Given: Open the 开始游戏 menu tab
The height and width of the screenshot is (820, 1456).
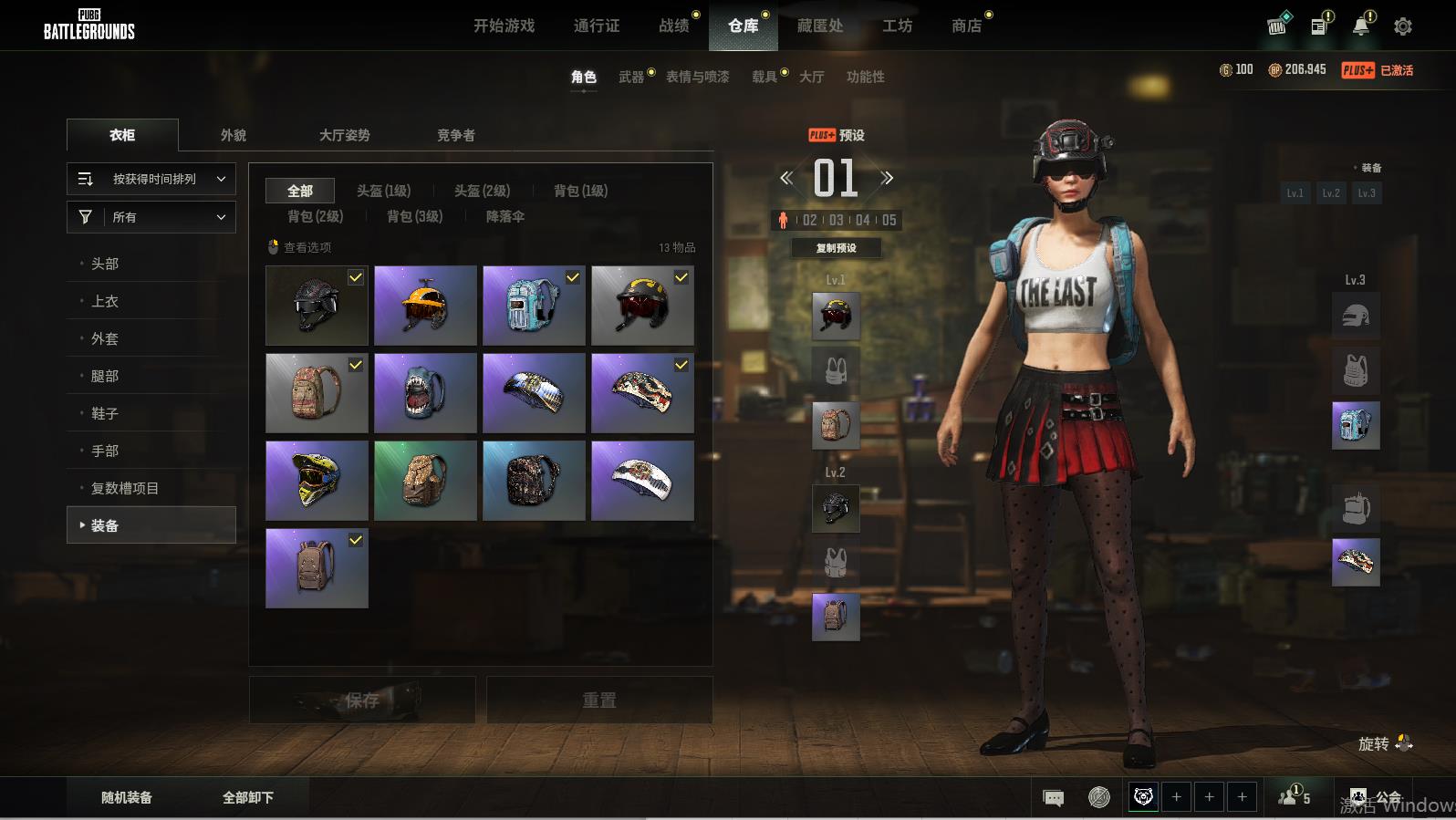Looking at the screenshot, I should coord(504,26).
